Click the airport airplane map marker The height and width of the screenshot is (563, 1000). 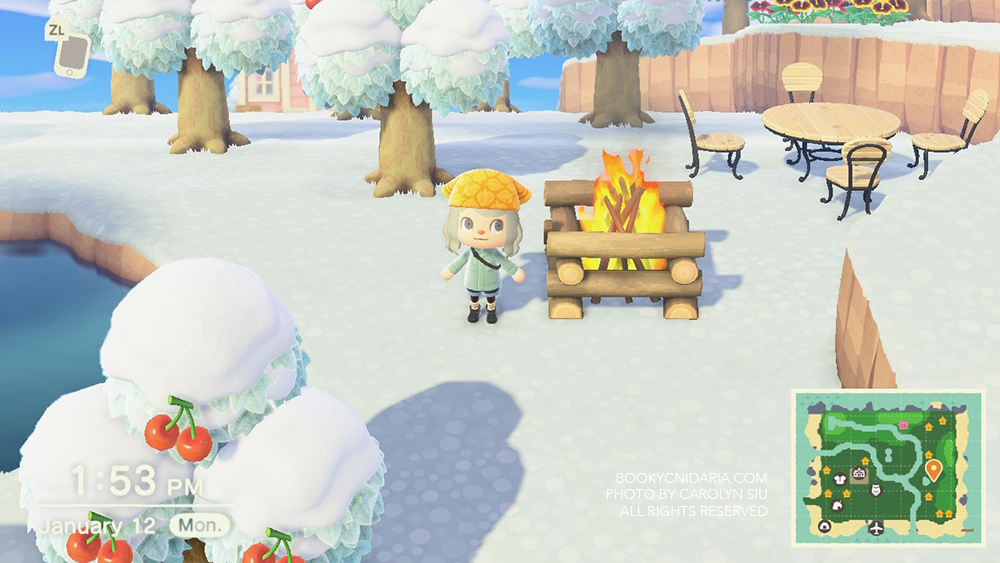click(x=877, y=527)
